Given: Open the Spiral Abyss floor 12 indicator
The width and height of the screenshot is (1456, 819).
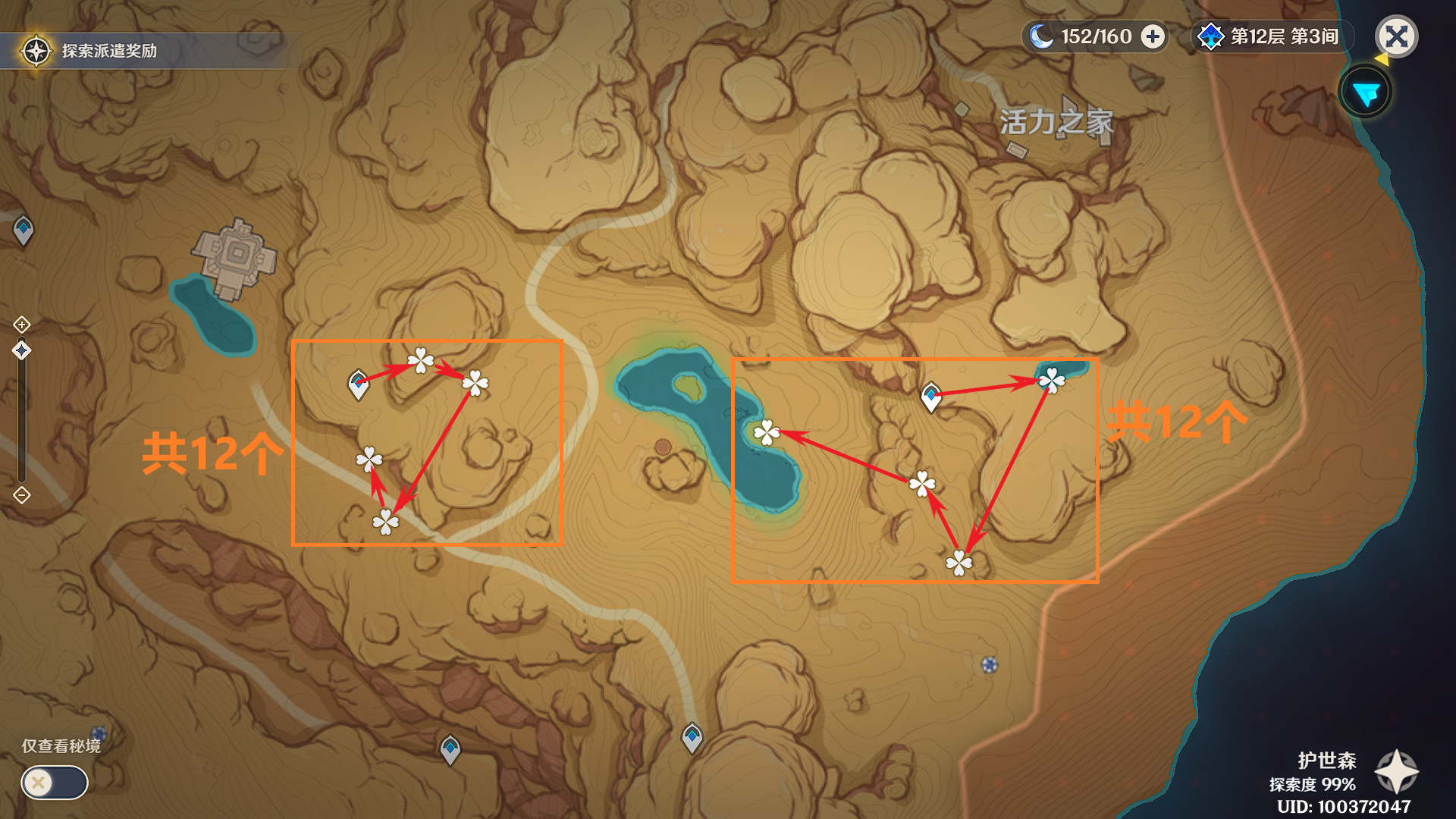Looking at the screenshot, I should [1272, 36].
